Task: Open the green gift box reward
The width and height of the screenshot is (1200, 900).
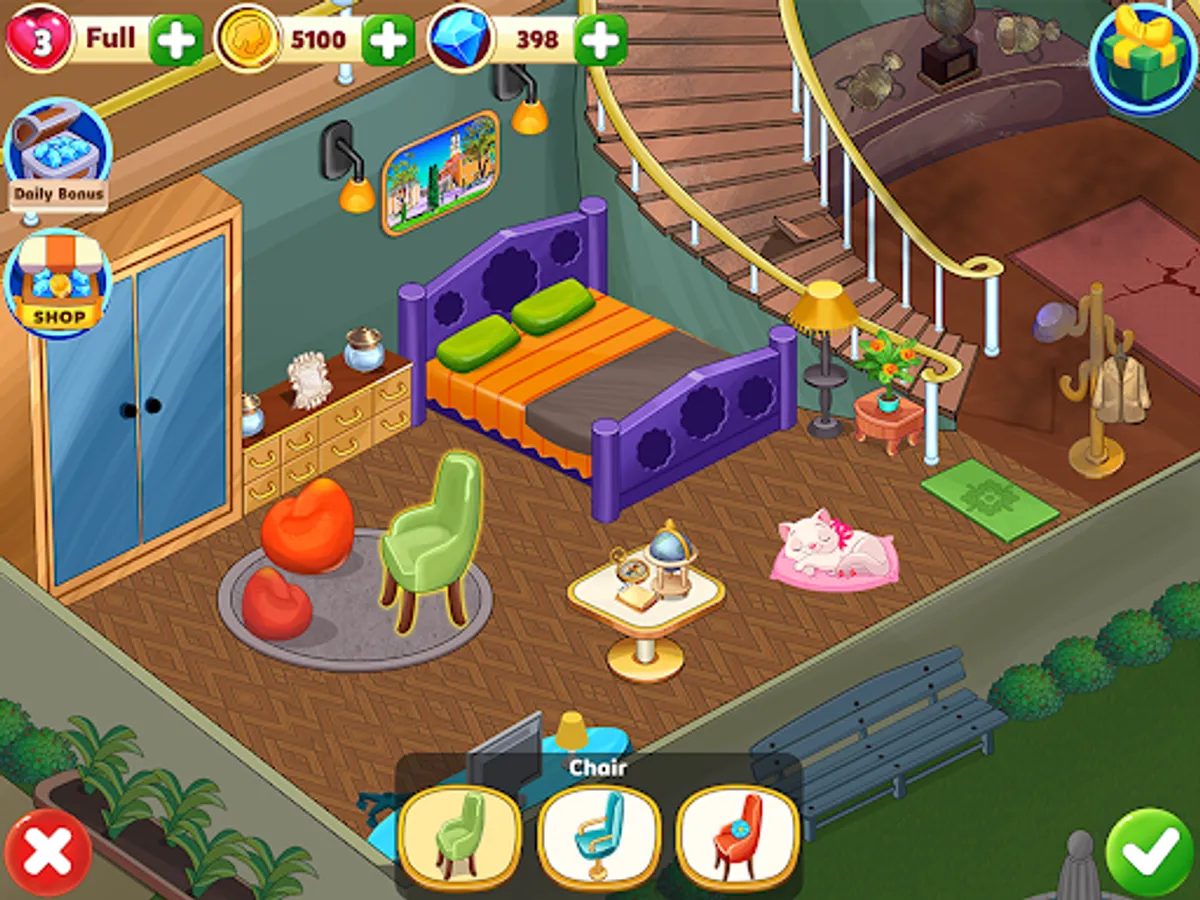Action: (x=1143, y=57)
